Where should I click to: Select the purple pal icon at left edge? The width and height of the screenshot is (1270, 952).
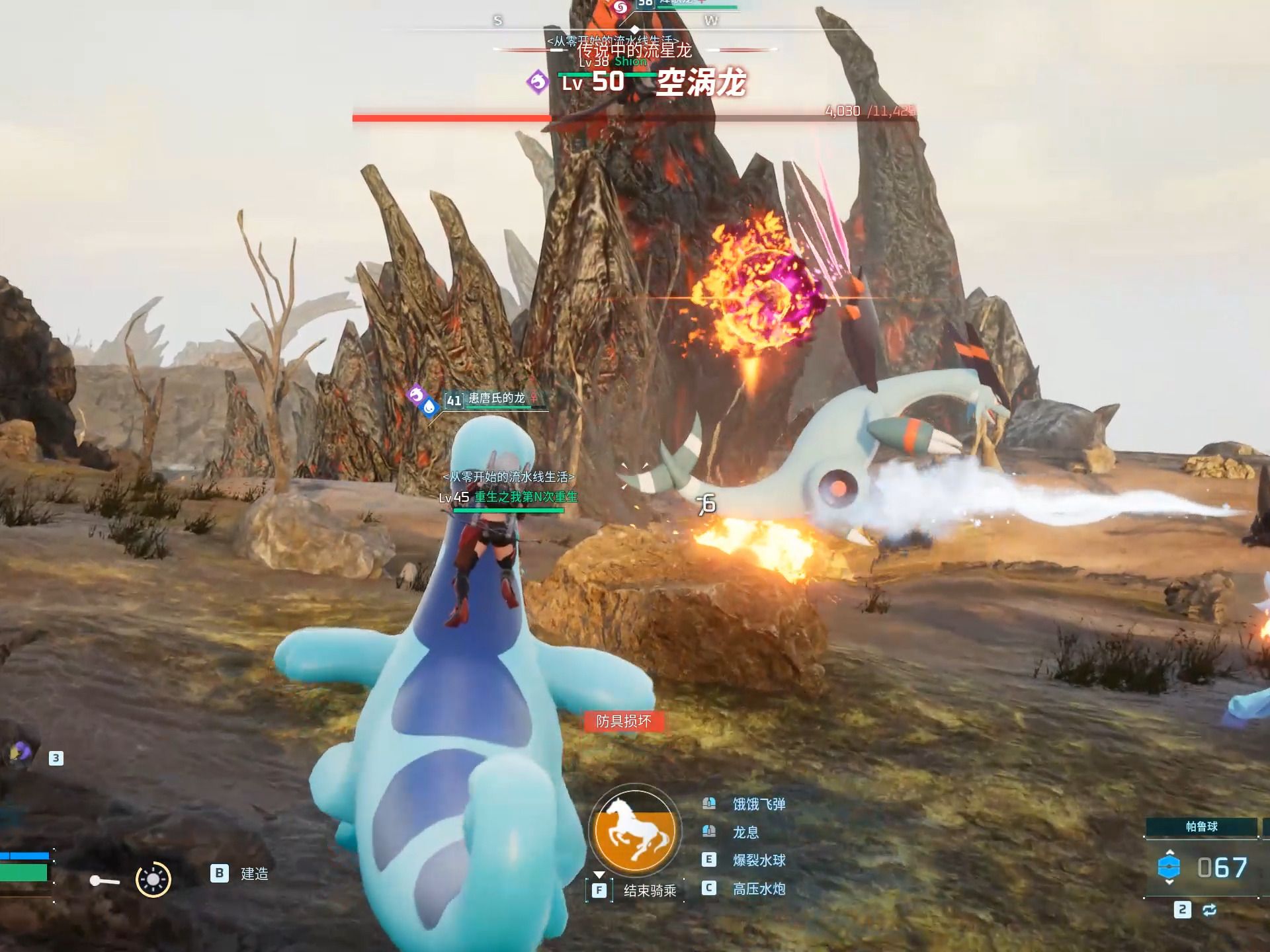tap(20, 752)
